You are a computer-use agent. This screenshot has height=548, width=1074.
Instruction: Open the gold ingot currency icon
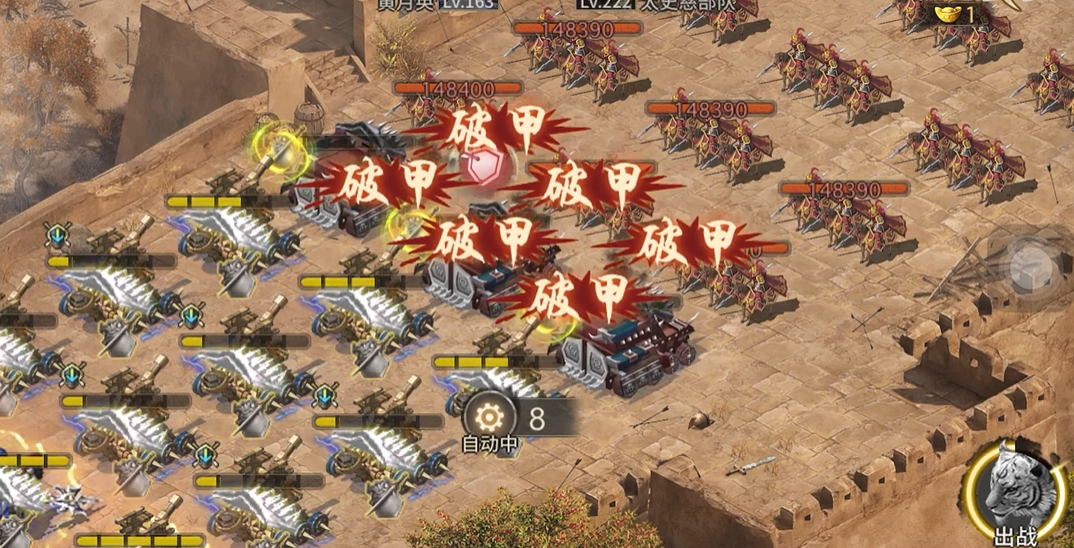945,14
